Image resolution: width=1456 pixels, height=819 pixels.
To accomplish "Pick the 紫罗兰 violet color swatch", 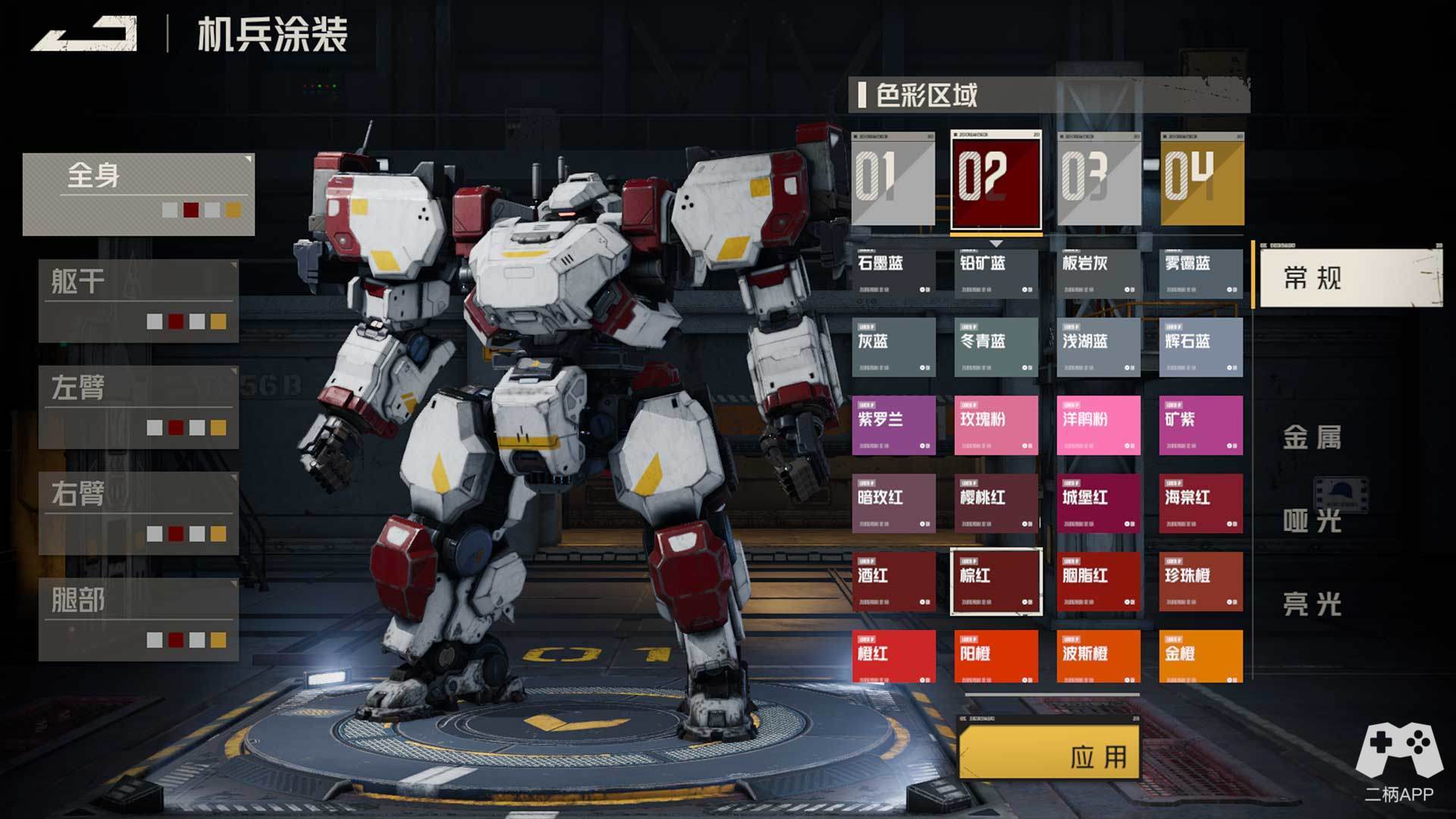I will tap(893, 425).
